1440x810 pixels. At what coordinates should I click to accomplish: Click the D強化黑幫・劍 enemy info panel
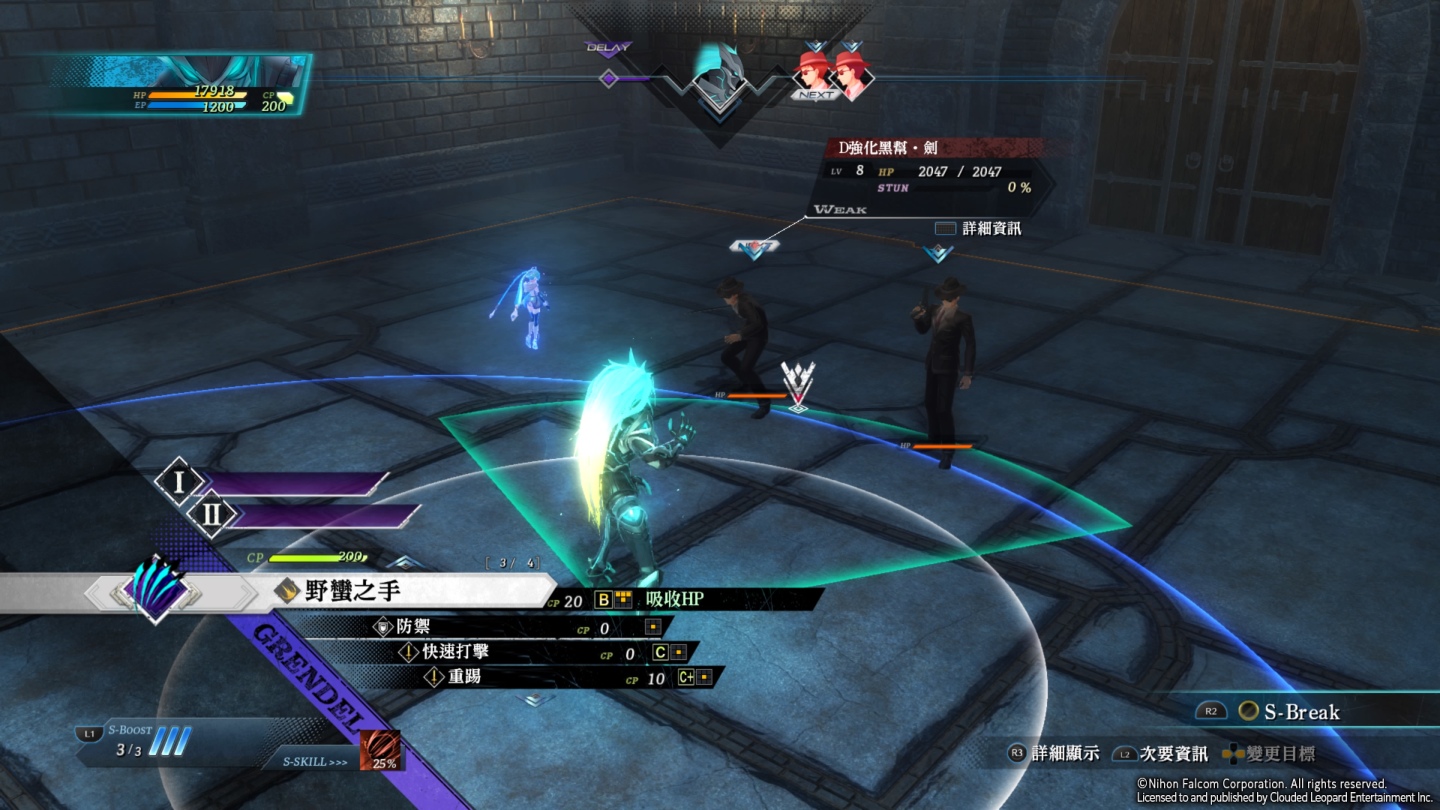tap(930, 170)
